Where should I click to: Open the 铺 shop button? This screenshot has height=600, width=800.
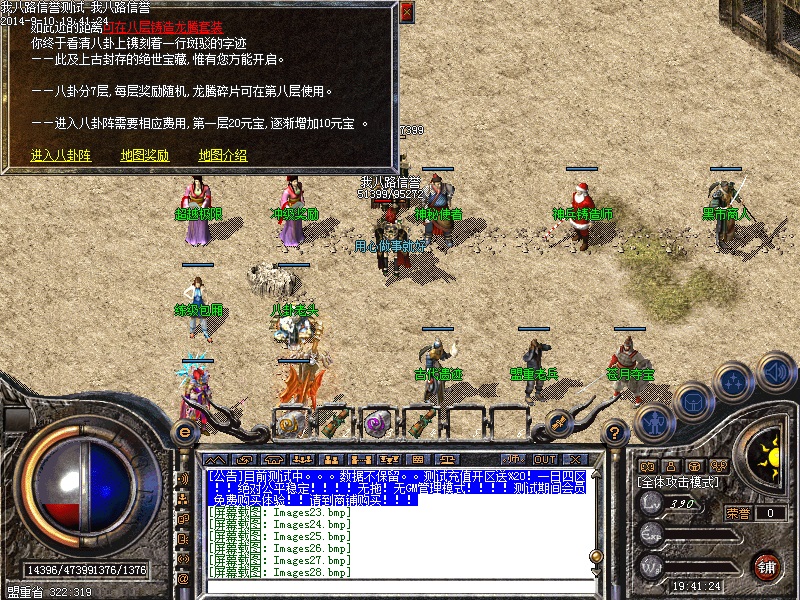(x=767, y=567)
